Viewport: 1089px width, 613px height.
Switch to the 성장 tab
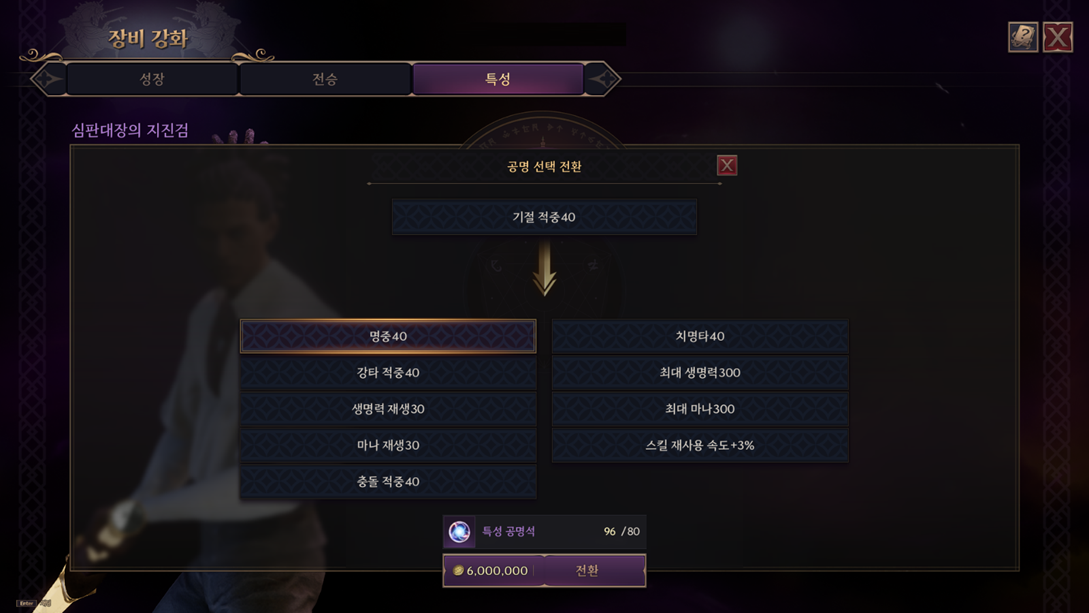[x=152, y=79]
